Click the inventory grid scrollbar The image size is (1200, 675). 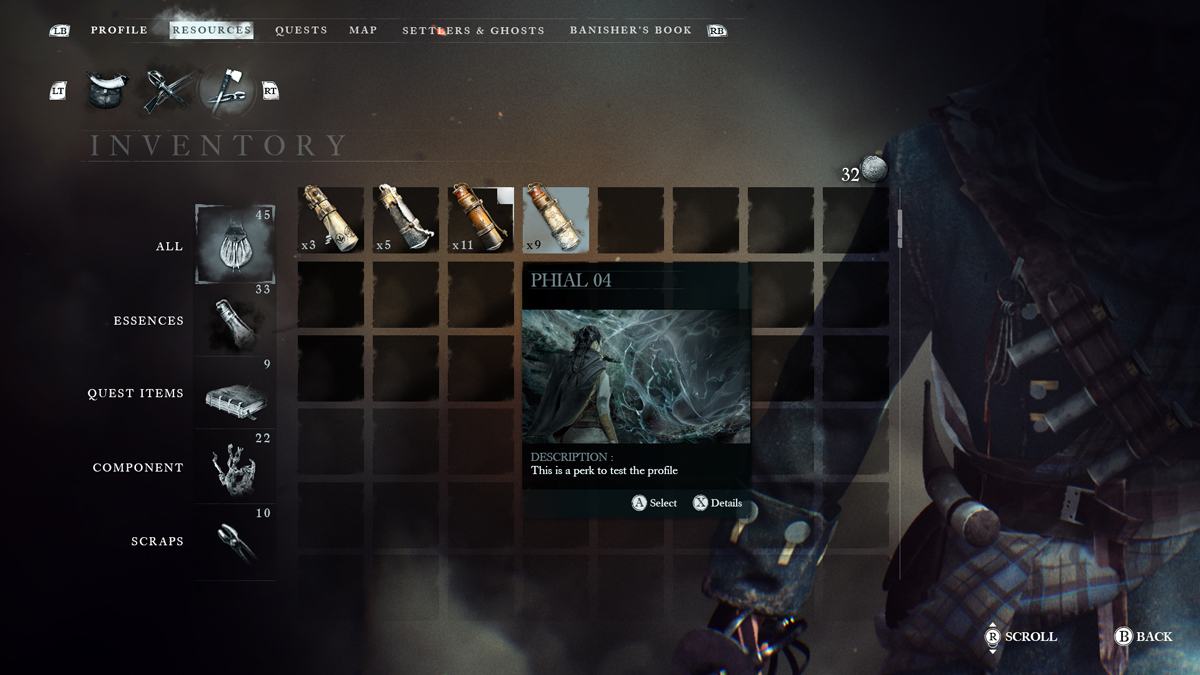tap(900, 228)
